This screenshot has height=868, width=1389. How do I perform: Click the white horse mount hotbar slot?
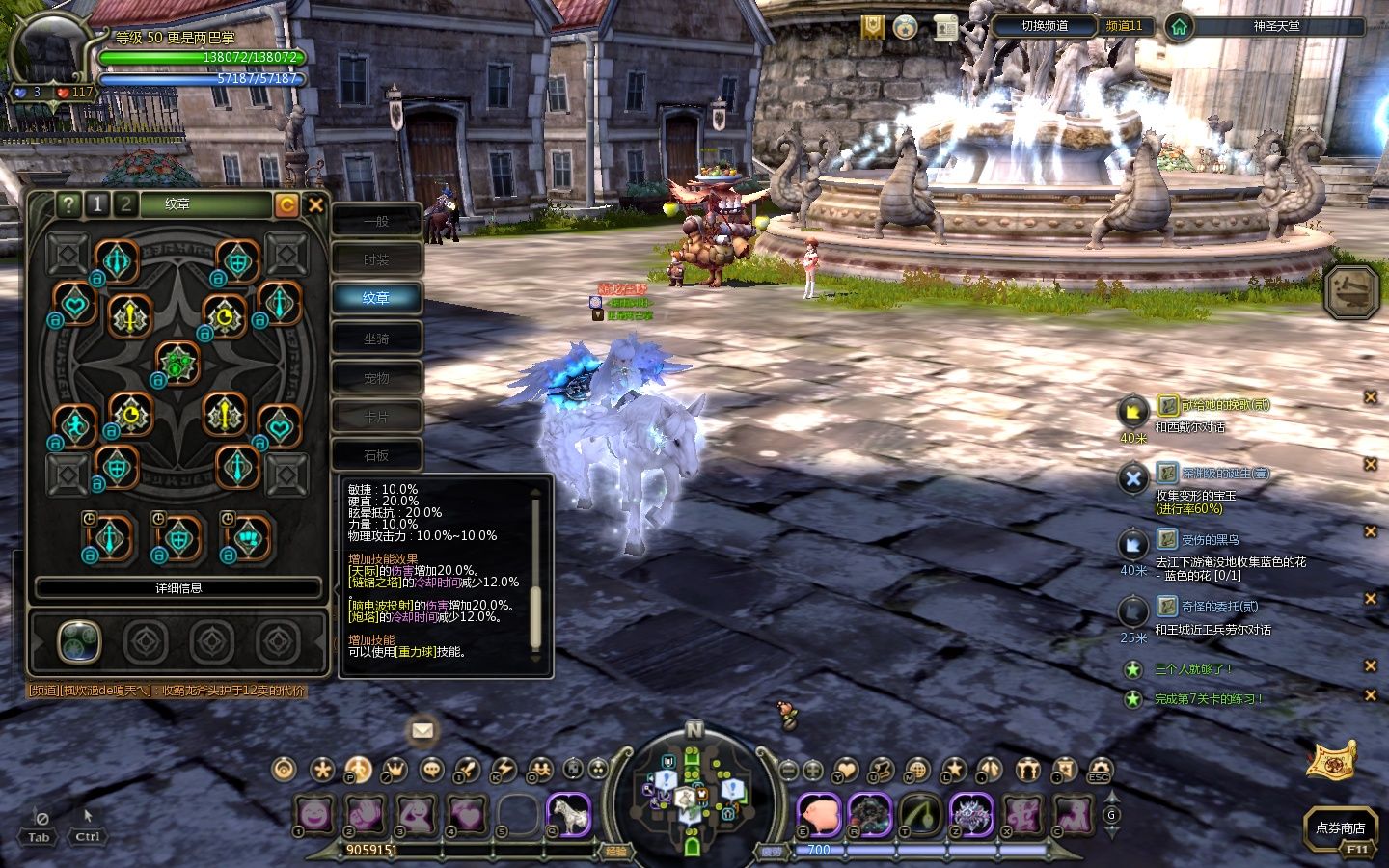[568, 815]
